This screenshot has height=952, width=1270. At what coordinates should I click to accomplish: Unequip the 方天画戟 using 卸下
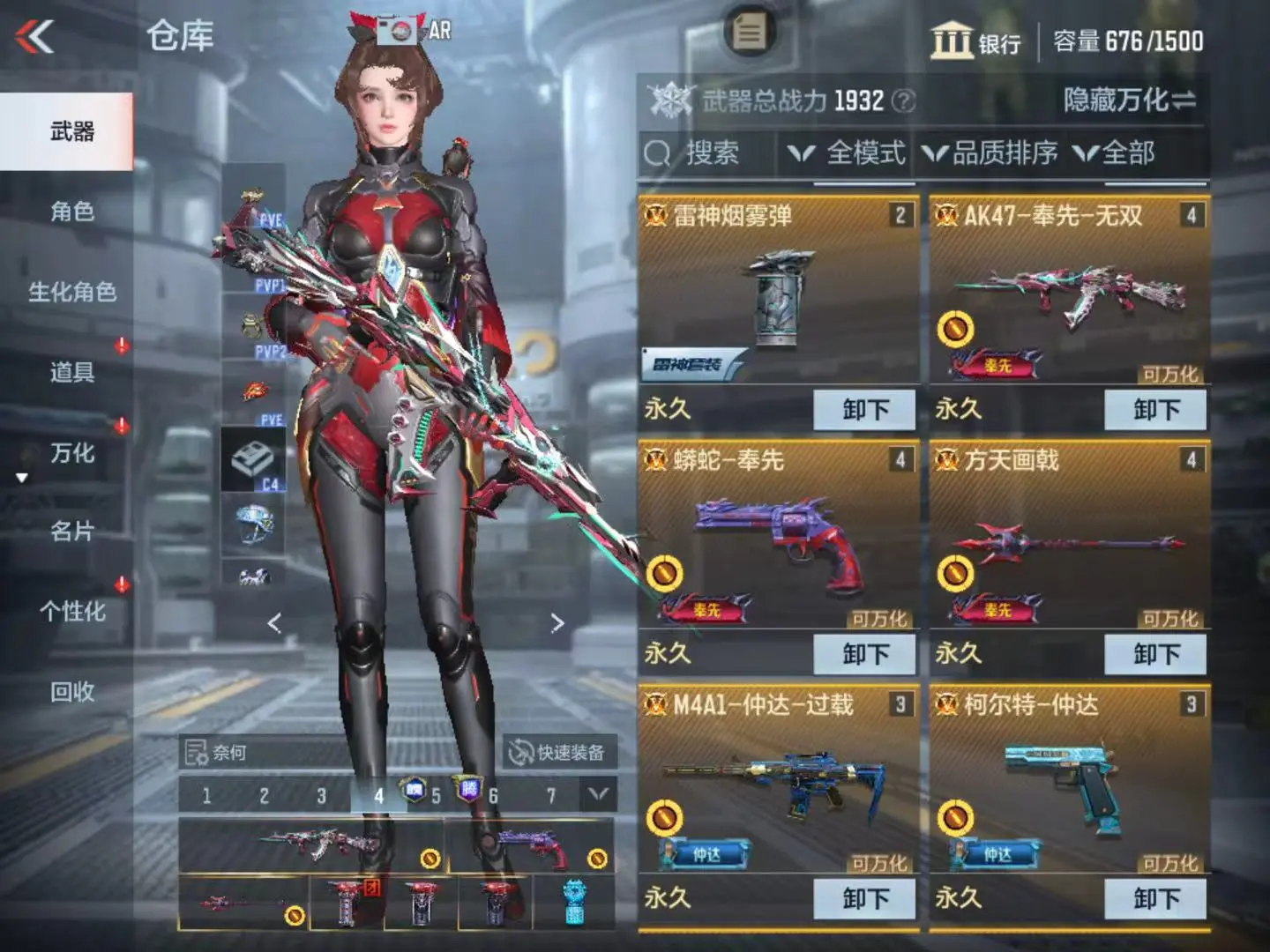(1155, 654)
